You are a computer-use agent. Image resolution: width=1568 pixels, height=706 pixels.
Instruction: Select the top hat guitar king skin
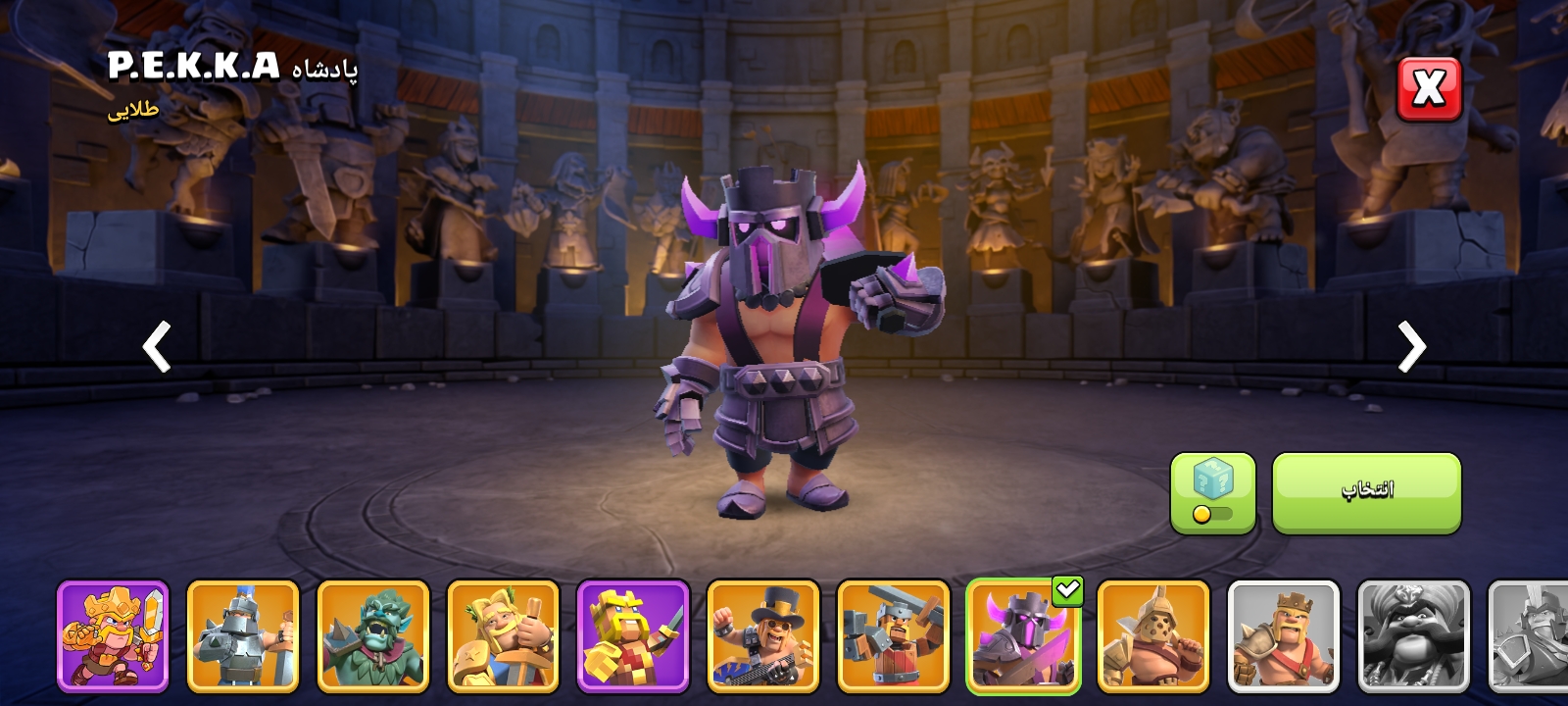point(763,636)
